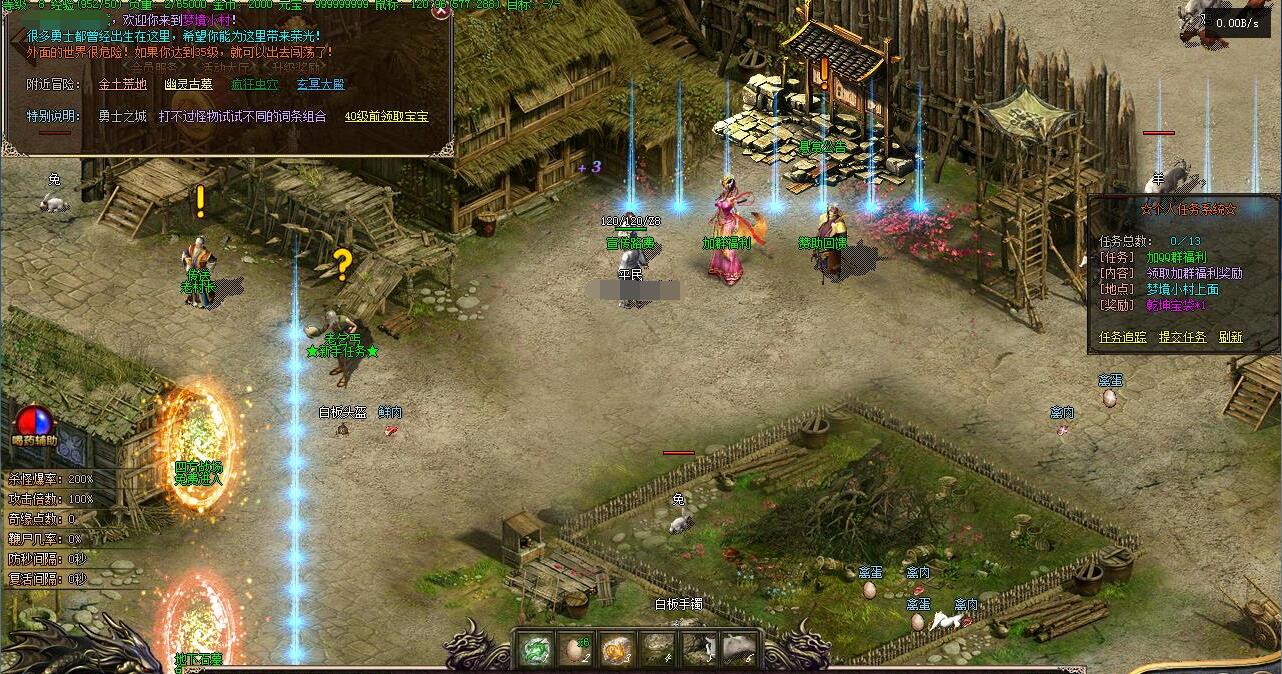Image resolution: width=1282 pixels, height=674 pixels.
Task: Choose the 玄冥大殿 adventure link
Action: click(320, 85)
